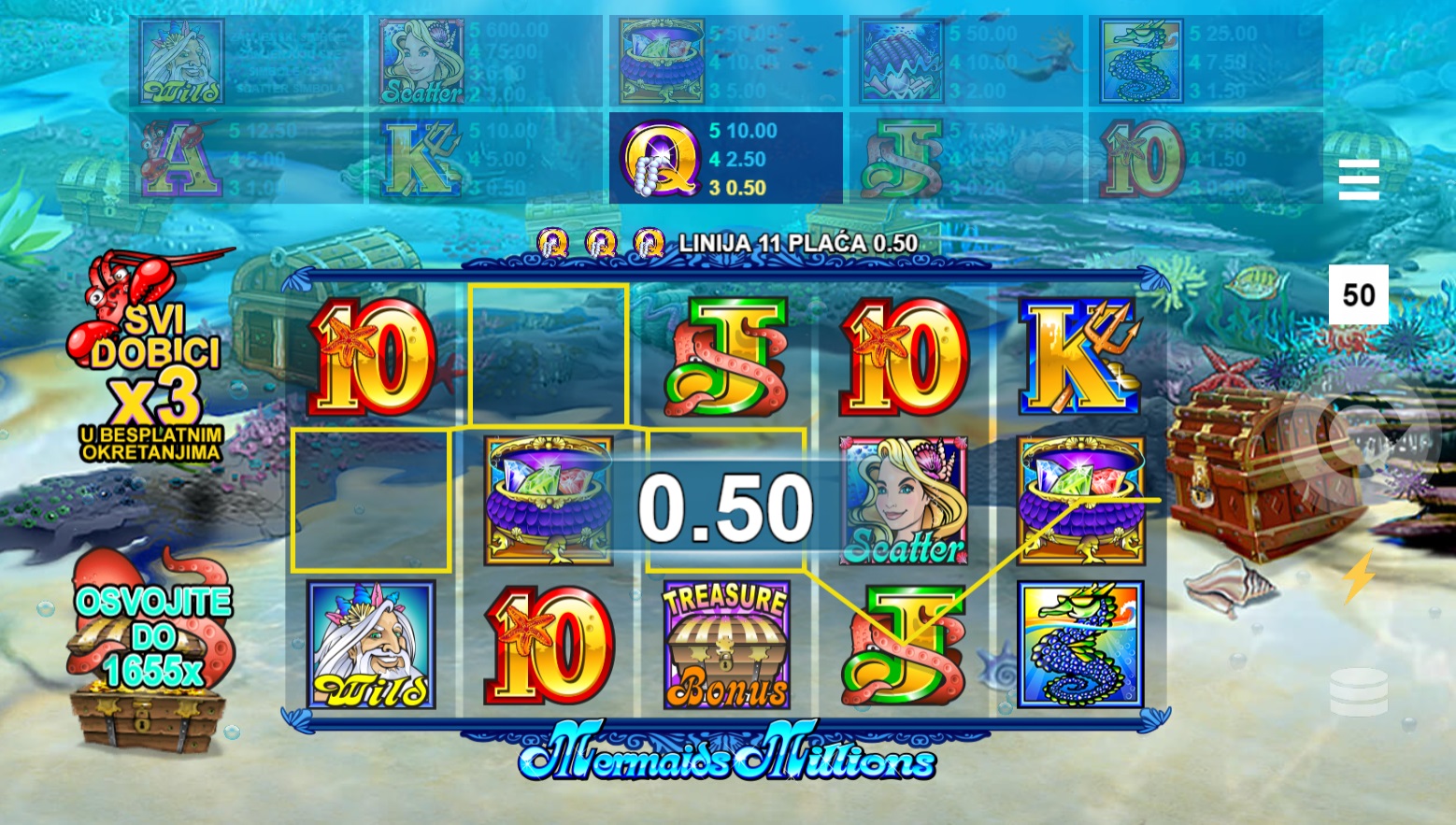Open the hamburger menu
This screenshot has height=825, width=1456.
pos(1358,179)
